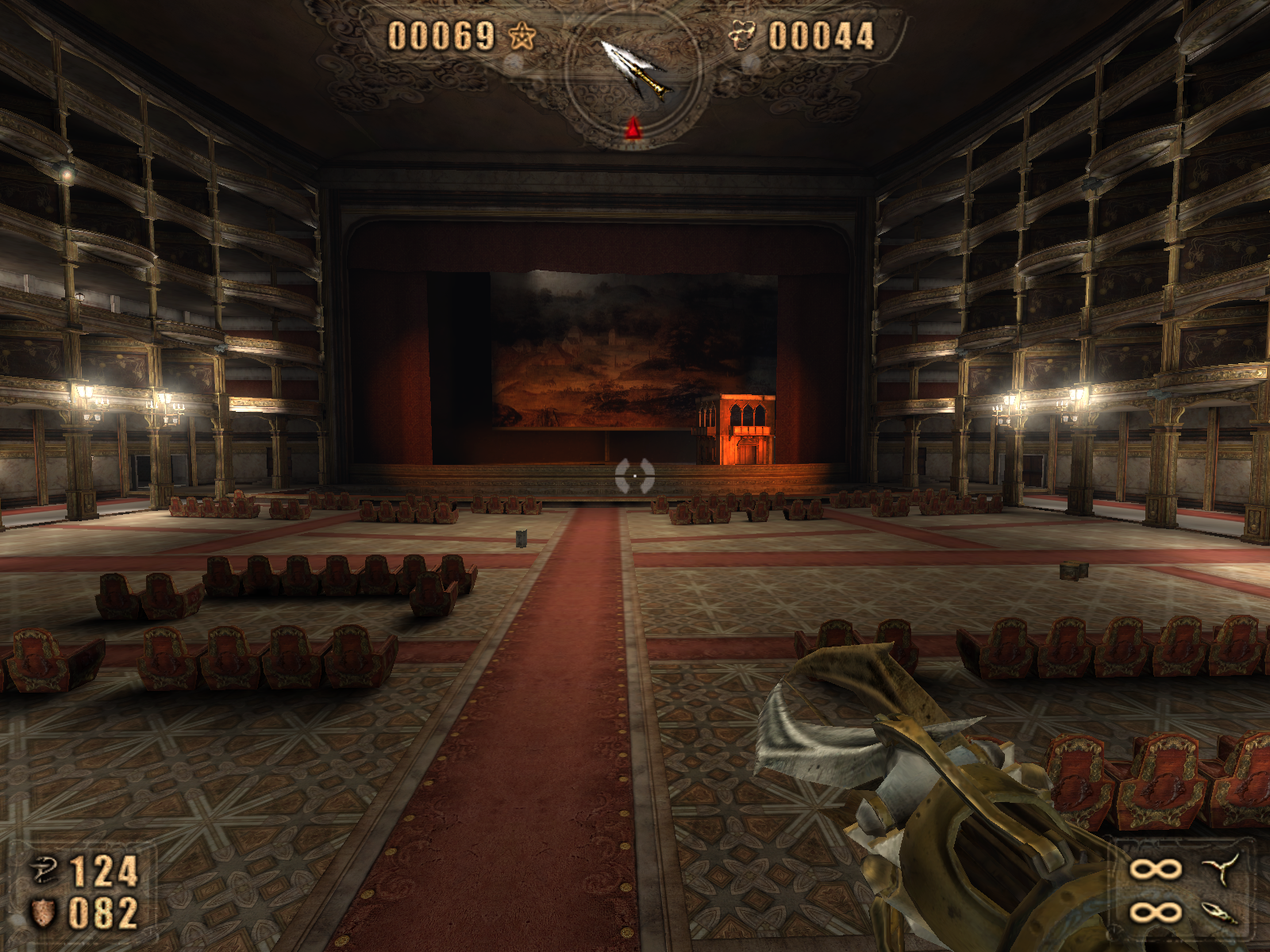This screenshot has height=952, width=1270.
Task: Click the pentagram star icon
Action: (x=521, y=36)
